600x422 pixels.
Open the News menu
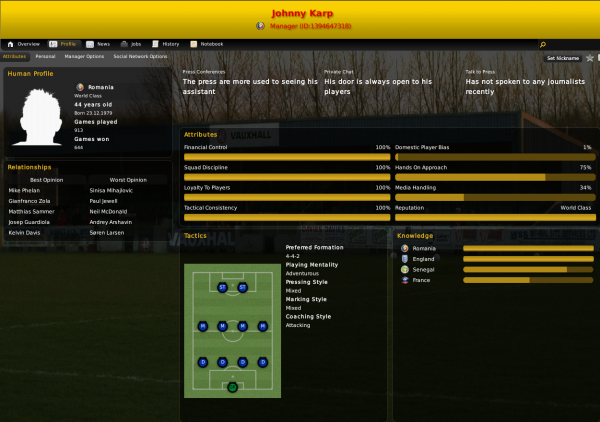point(99,44)
